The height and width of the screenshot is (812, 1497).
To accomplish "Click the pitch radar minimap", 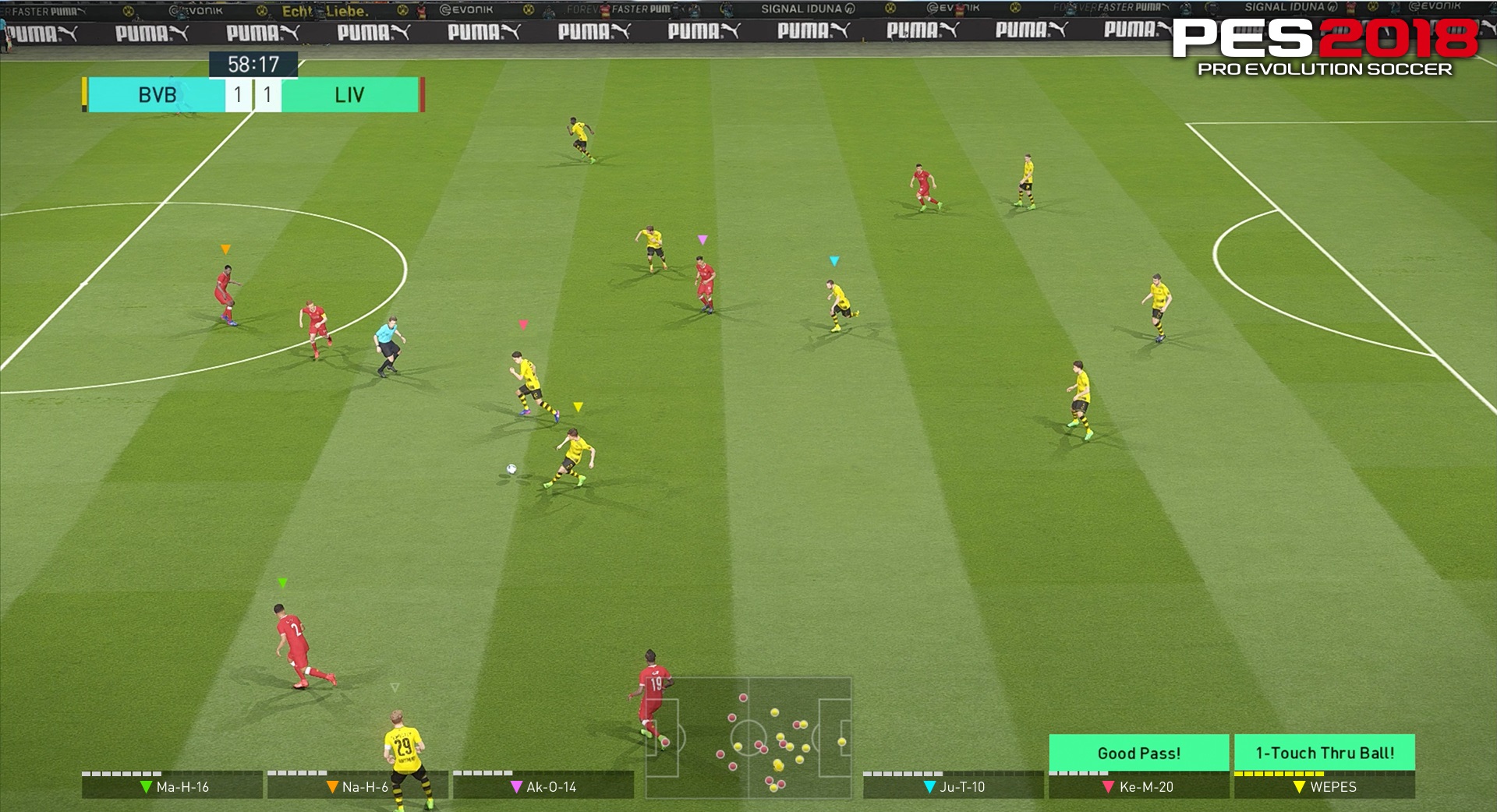I will click(x=748, y=737).
